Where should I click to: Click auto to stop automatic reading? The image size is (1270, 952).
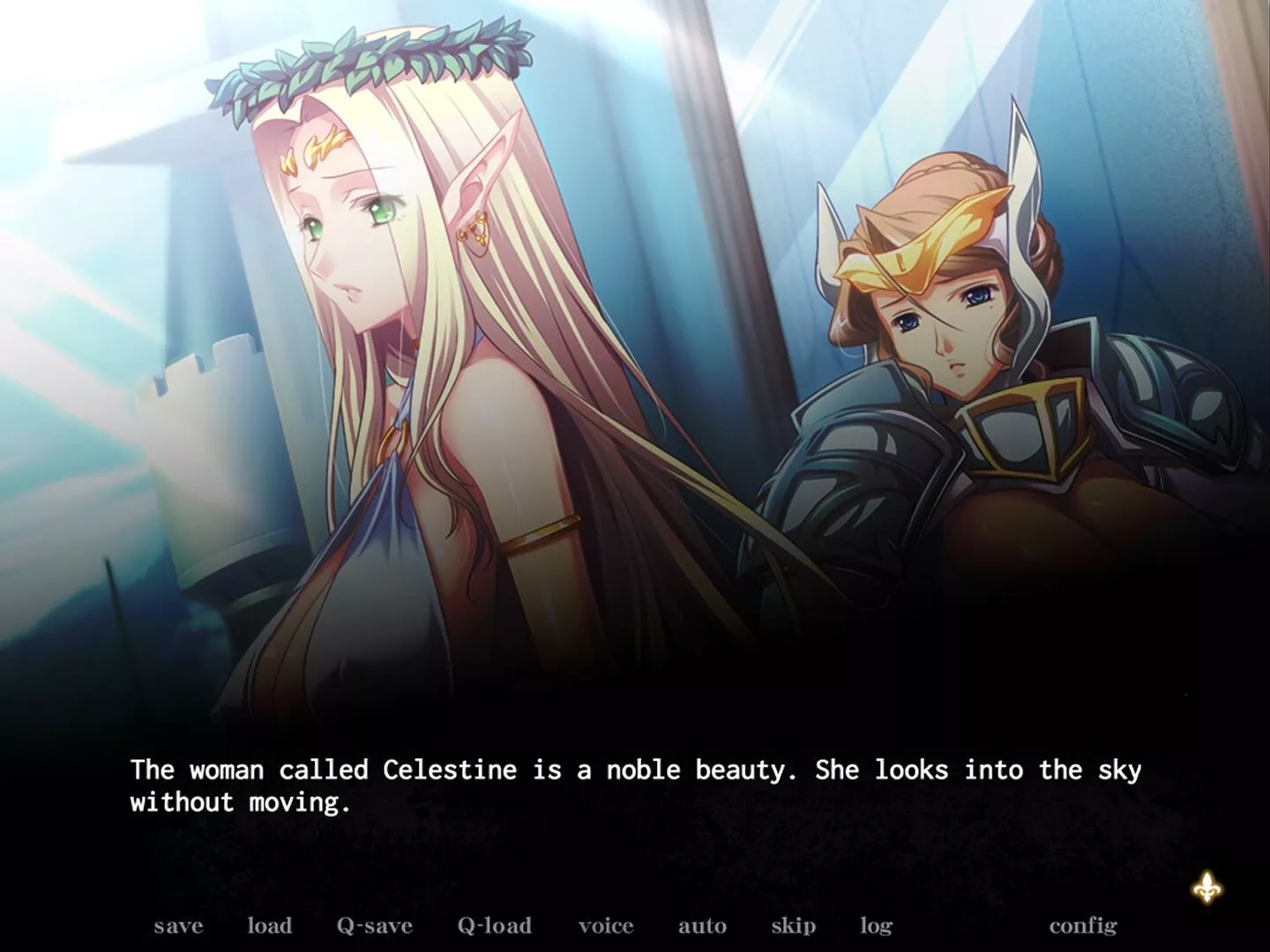(x=702, y=926)
